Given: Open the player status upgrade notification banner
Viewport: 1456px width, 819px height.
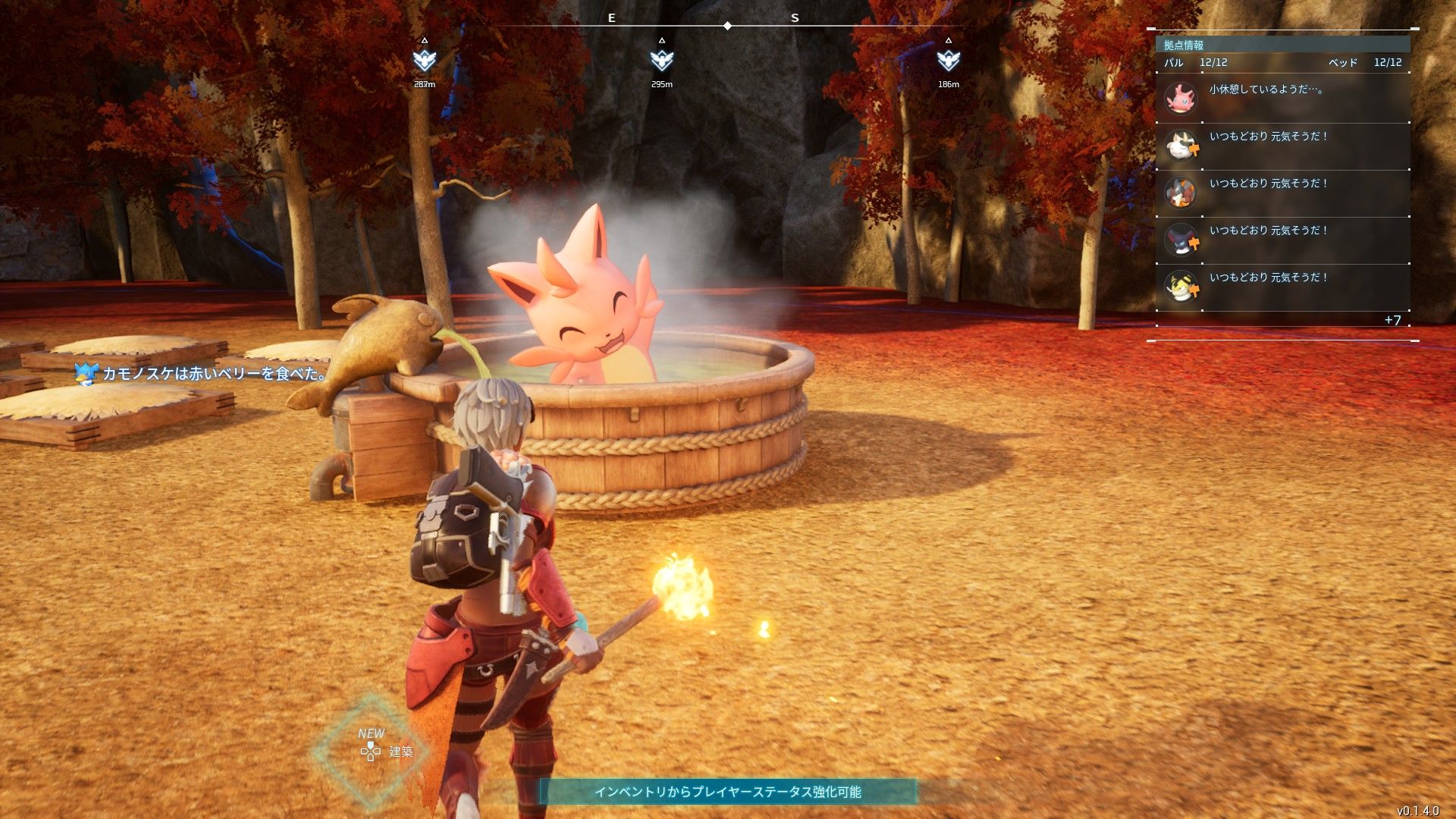Looking at the screenshot, I should 728,792.
